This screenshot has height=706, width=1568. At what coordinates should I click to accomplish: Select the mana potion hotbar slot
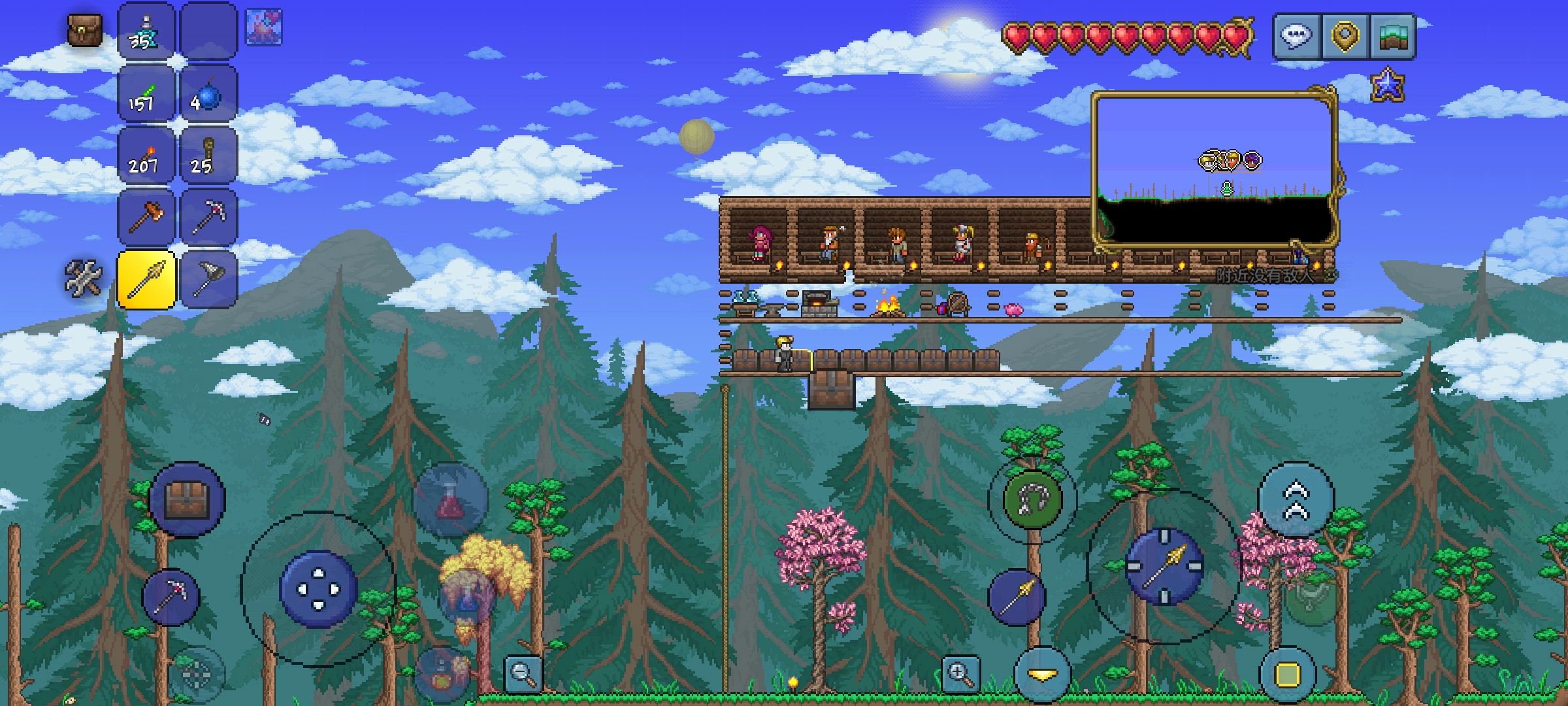(x=145, y=33)
